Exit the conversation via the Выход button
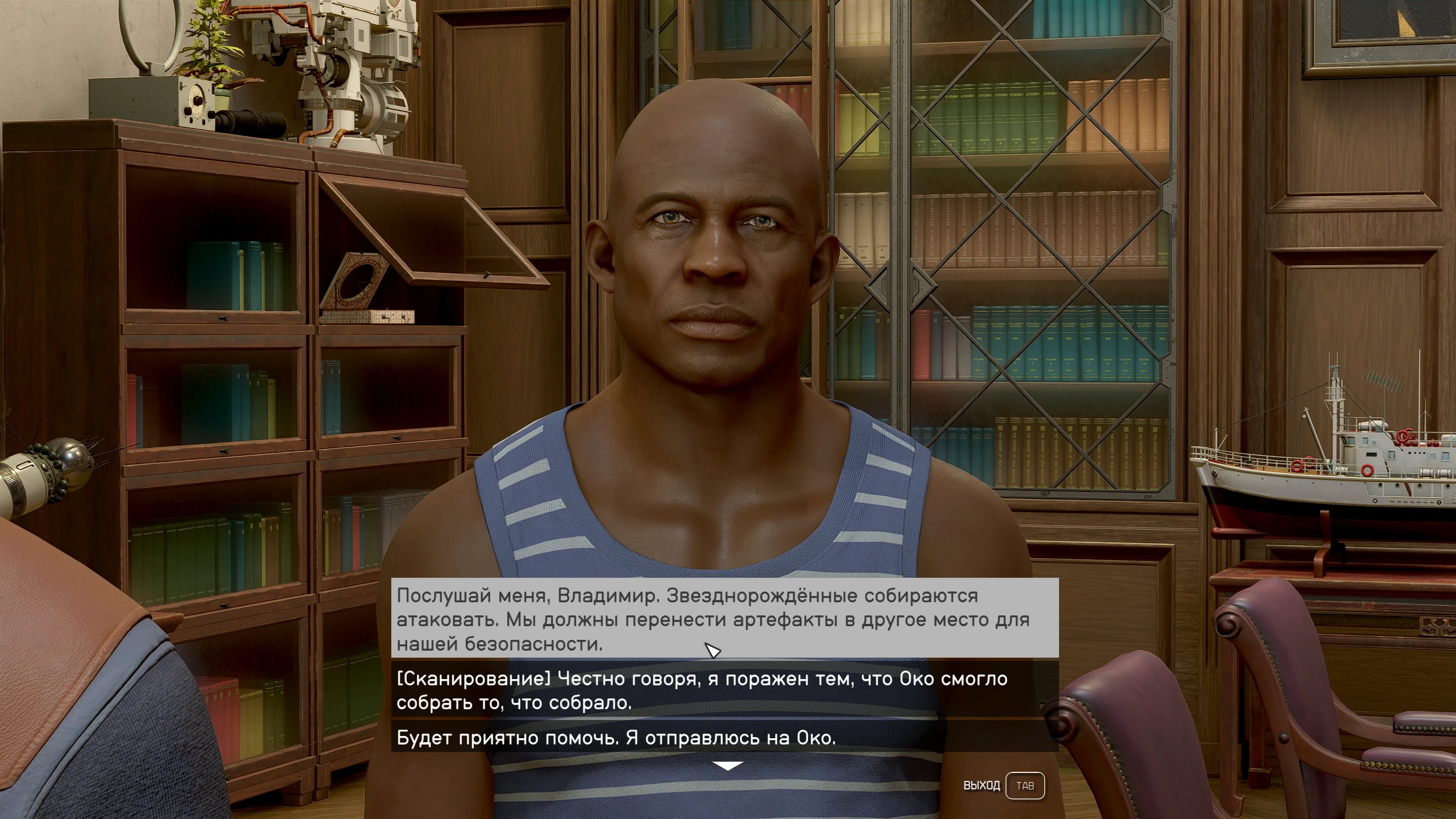Image resolution: width=1456 pixels, height=819 pixels. coord(1024,785)
